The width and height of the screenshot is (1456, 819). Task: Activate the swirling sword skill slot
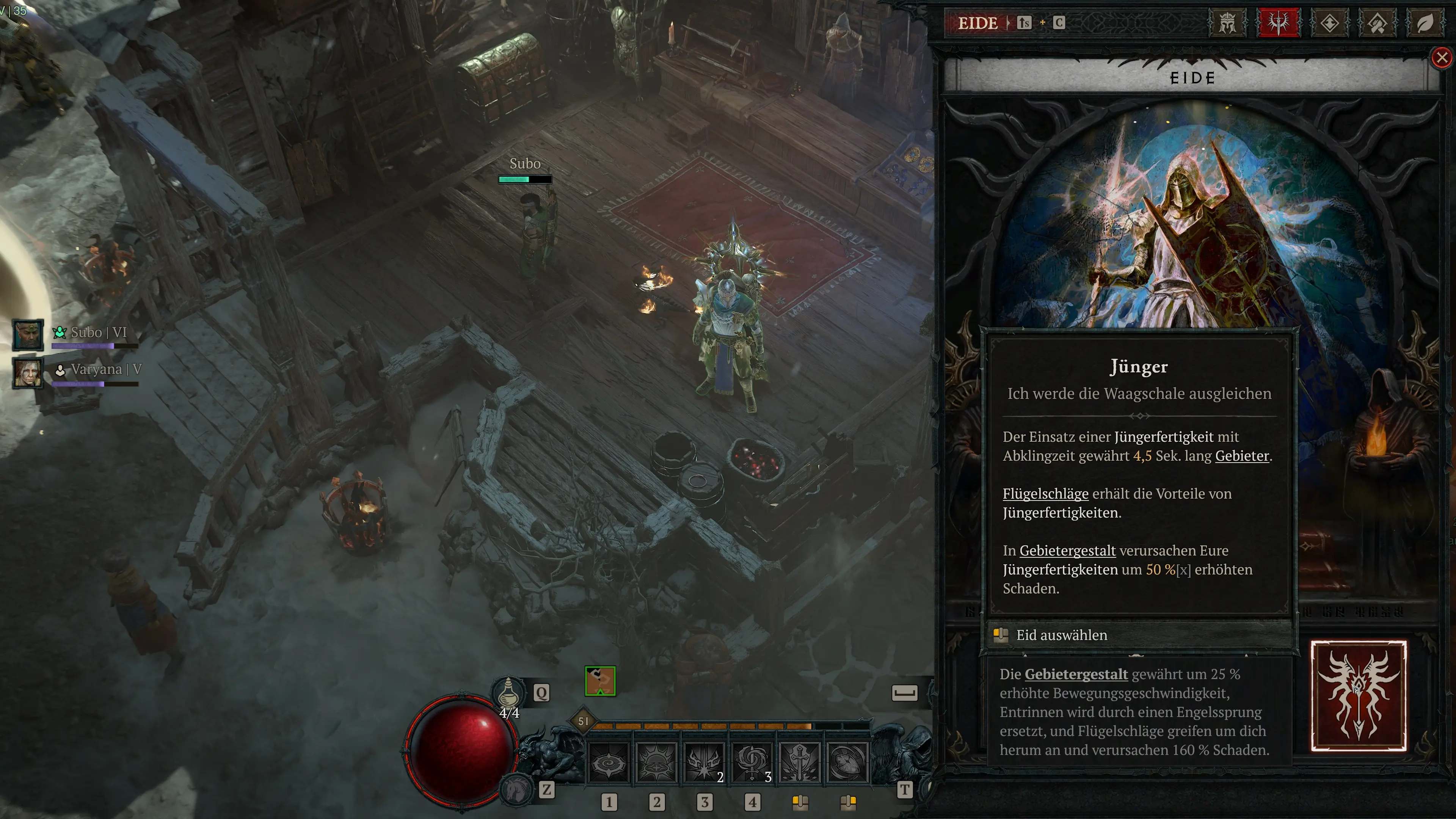click(x=752, y=763)
